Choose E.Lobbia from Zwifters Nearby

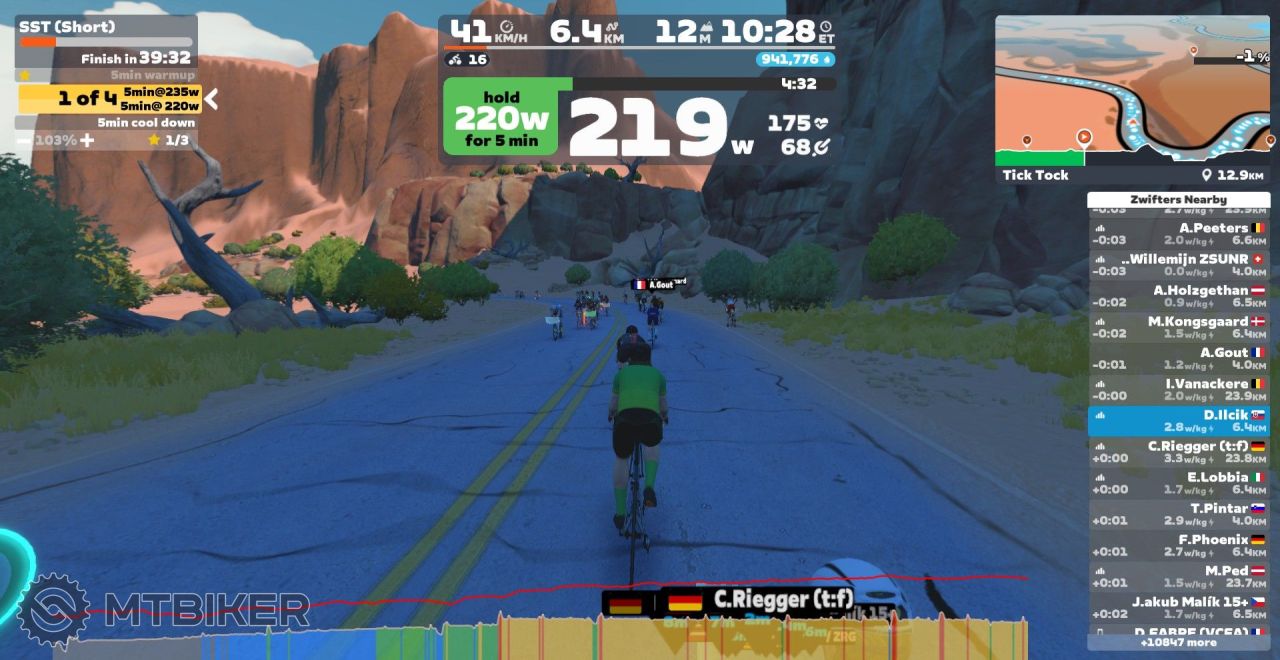pos(1178,483)
